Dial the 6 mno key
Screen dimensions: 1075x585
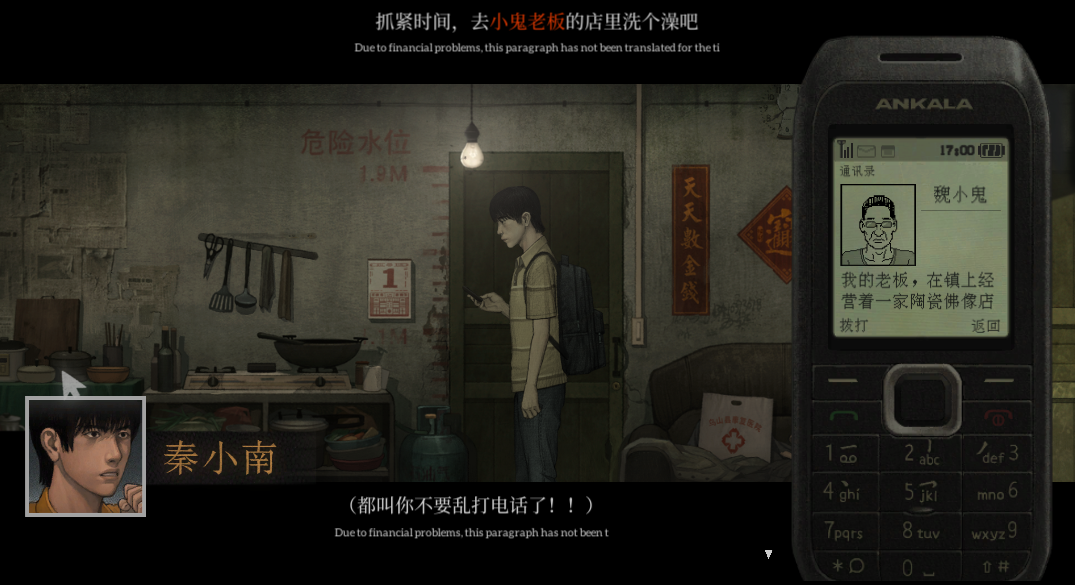(x=998, y=491)
